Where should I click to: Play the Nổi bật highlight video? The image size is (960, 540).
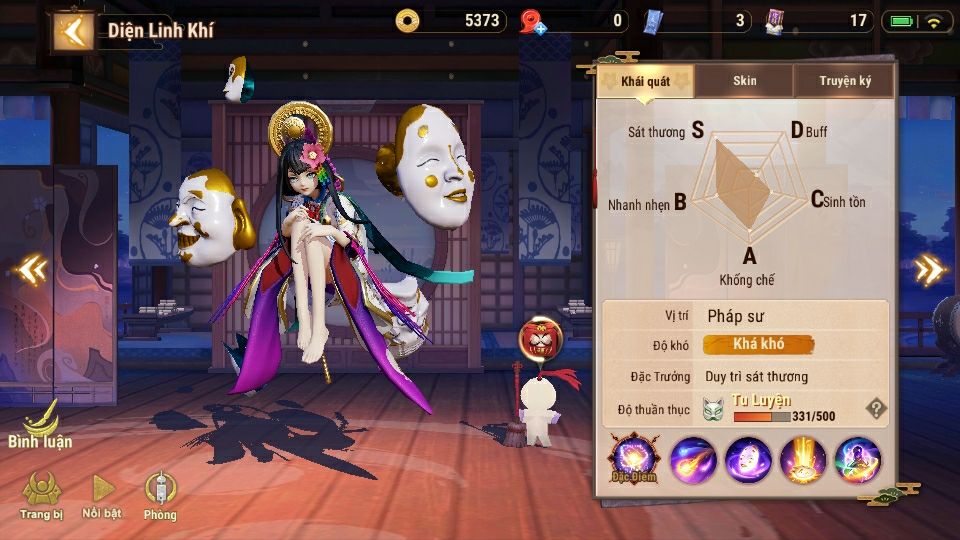pyautogui.click(x=103, y=495)
